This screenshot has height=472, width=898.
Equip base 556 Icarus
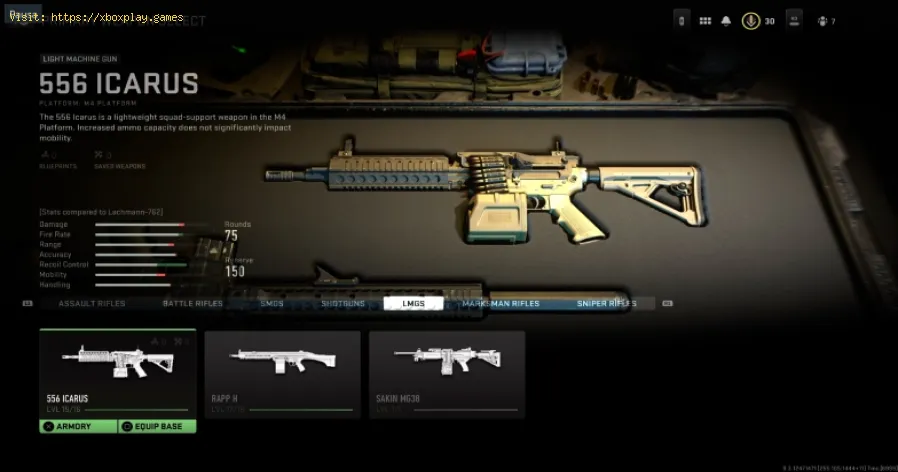click(157, 426)
